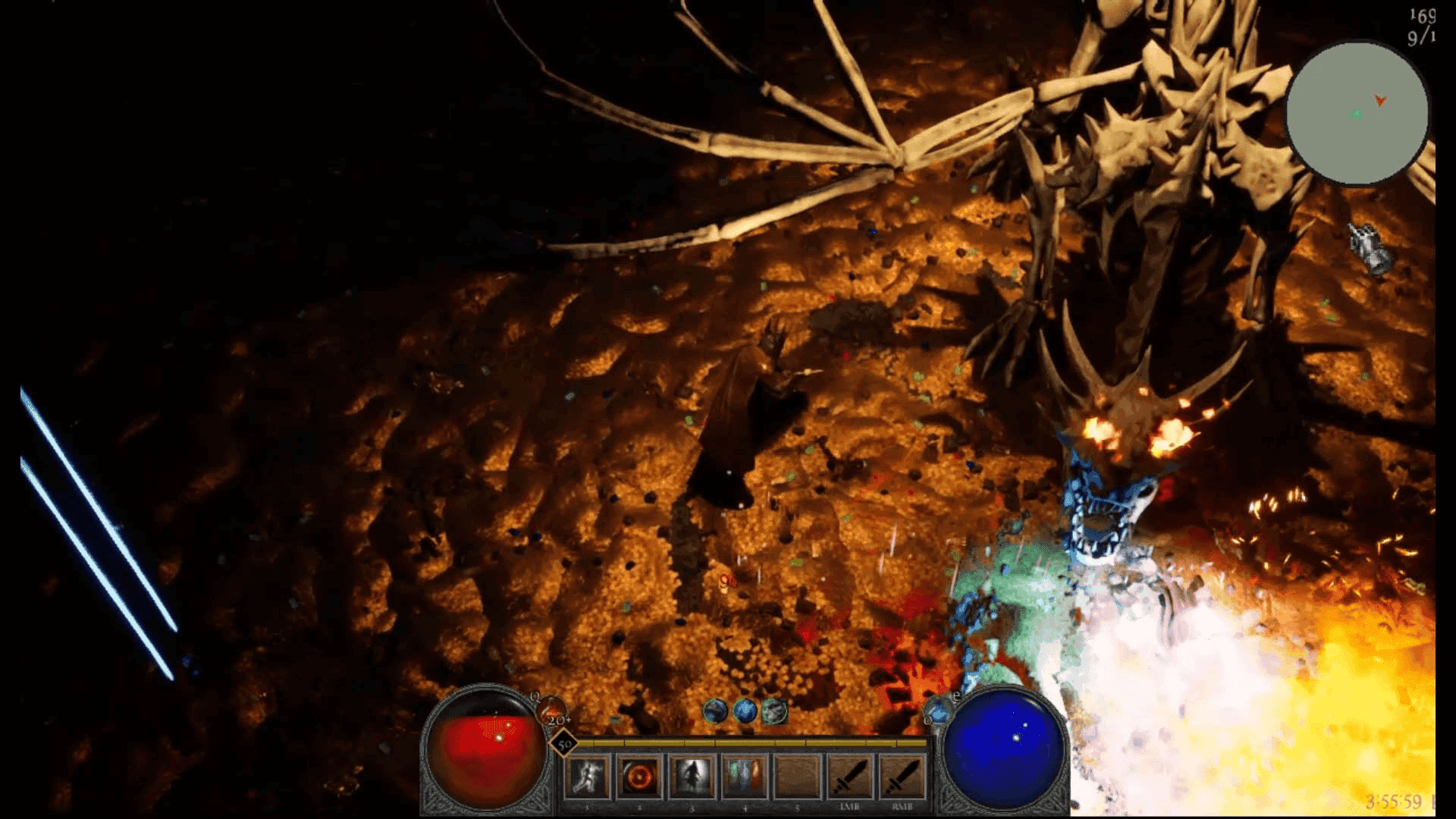
Task: Toggle the green-rimmed buff icon above the hotbar
Action: click(775, 713)
